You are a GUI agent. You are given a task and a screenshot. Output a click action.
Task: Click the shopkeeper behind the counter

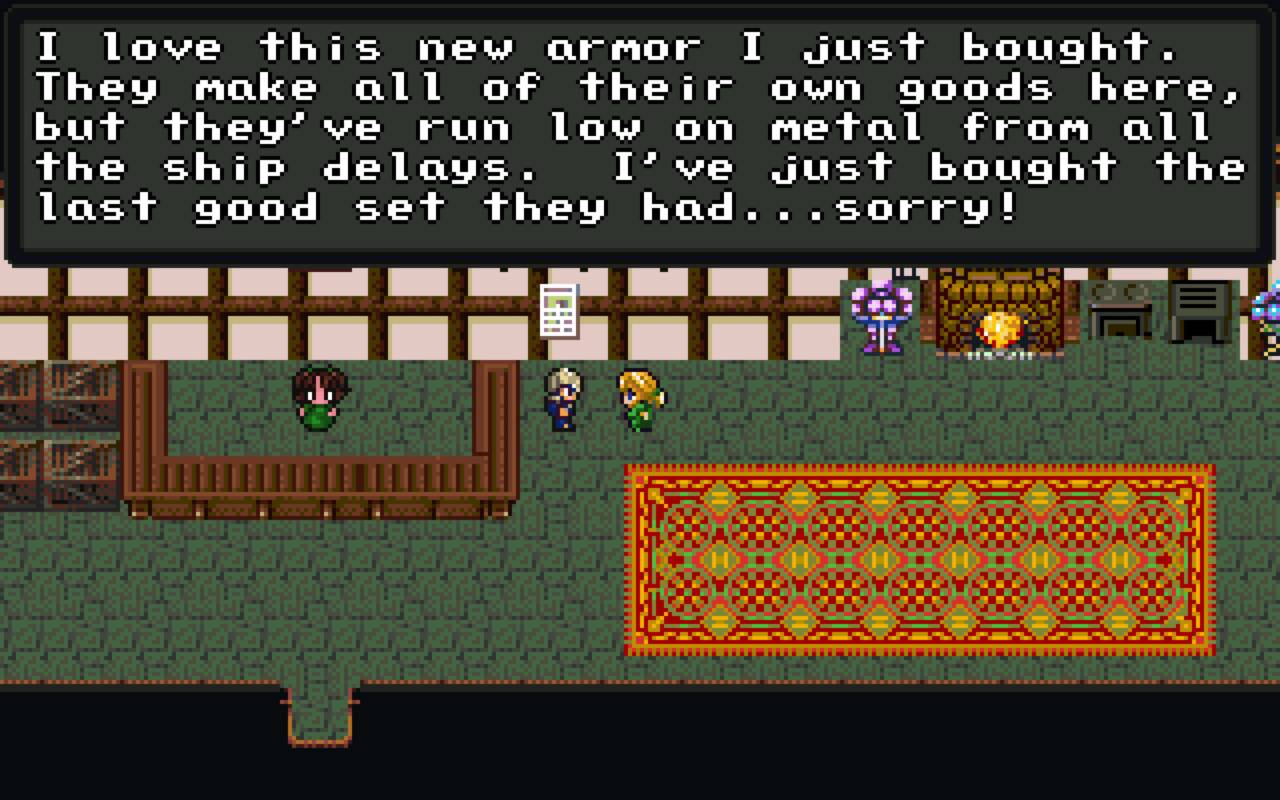click(x=318, y=400)
